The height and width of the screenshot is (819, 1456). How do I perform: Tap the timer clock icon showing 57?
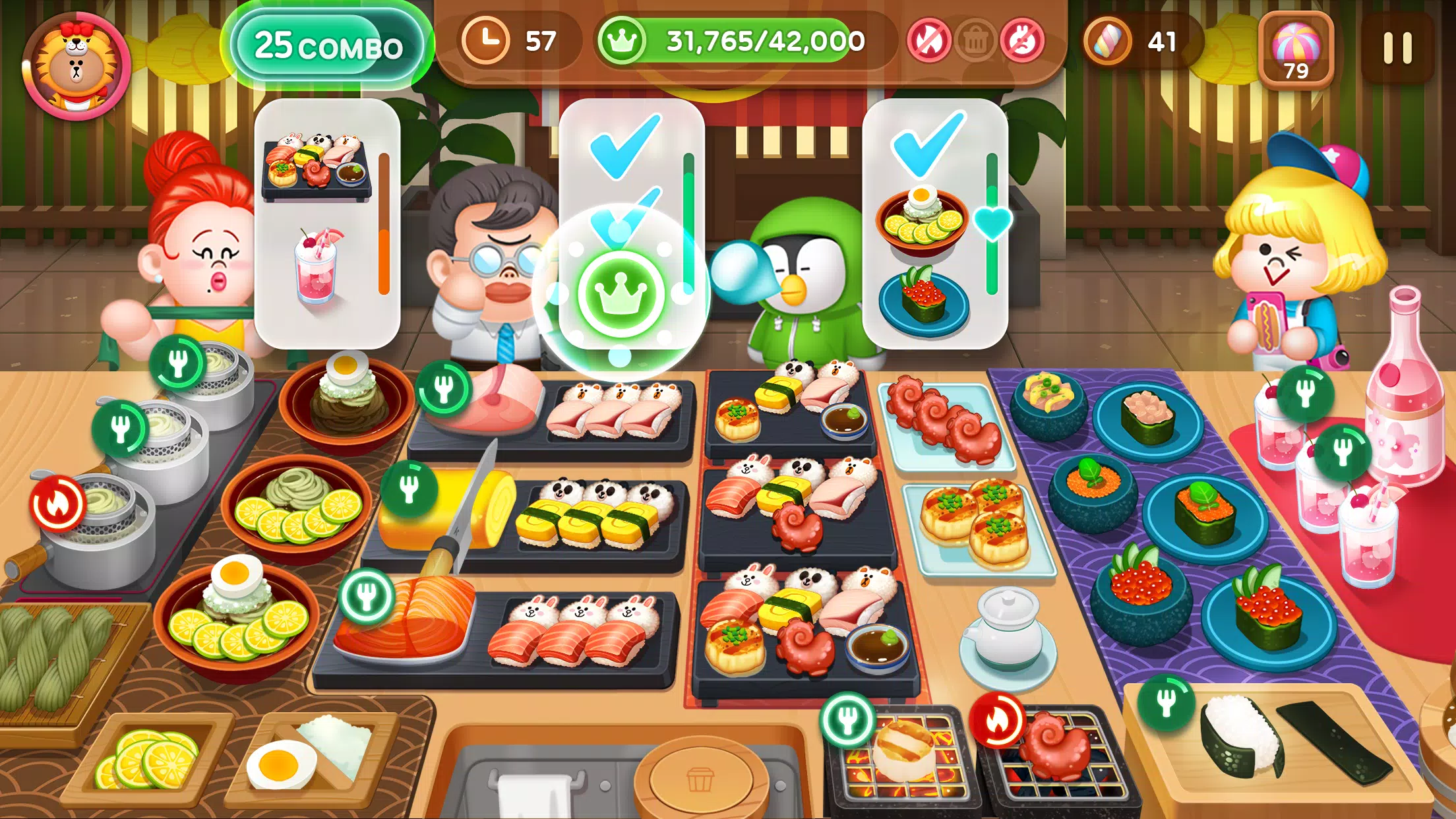click(488, 41)
